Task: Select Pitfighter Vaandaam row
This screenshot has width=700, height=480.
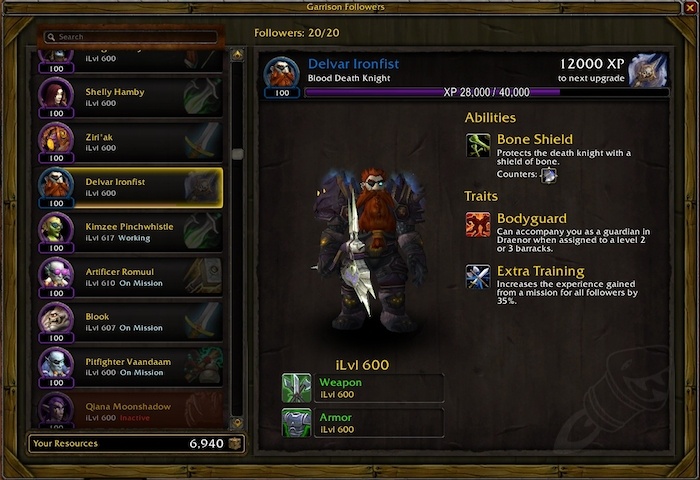Action: pyautogui.click(x=130, y=365)
